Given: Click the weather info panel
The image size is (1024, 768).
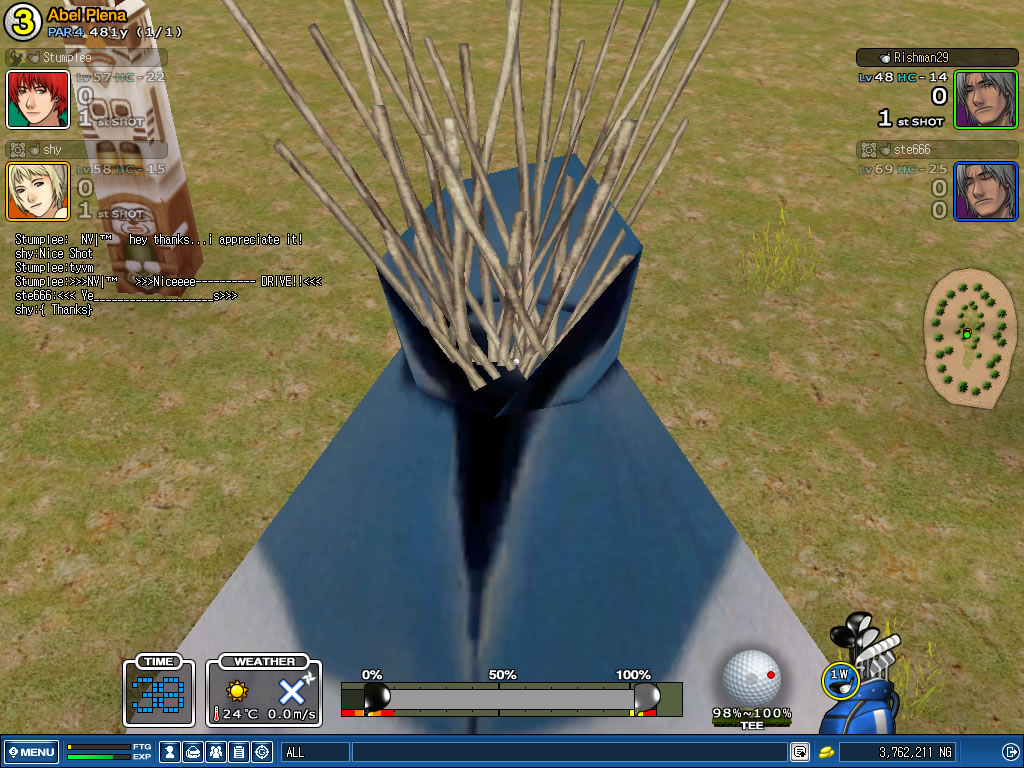Looking at the screenshot, I should tap(264, 691).
